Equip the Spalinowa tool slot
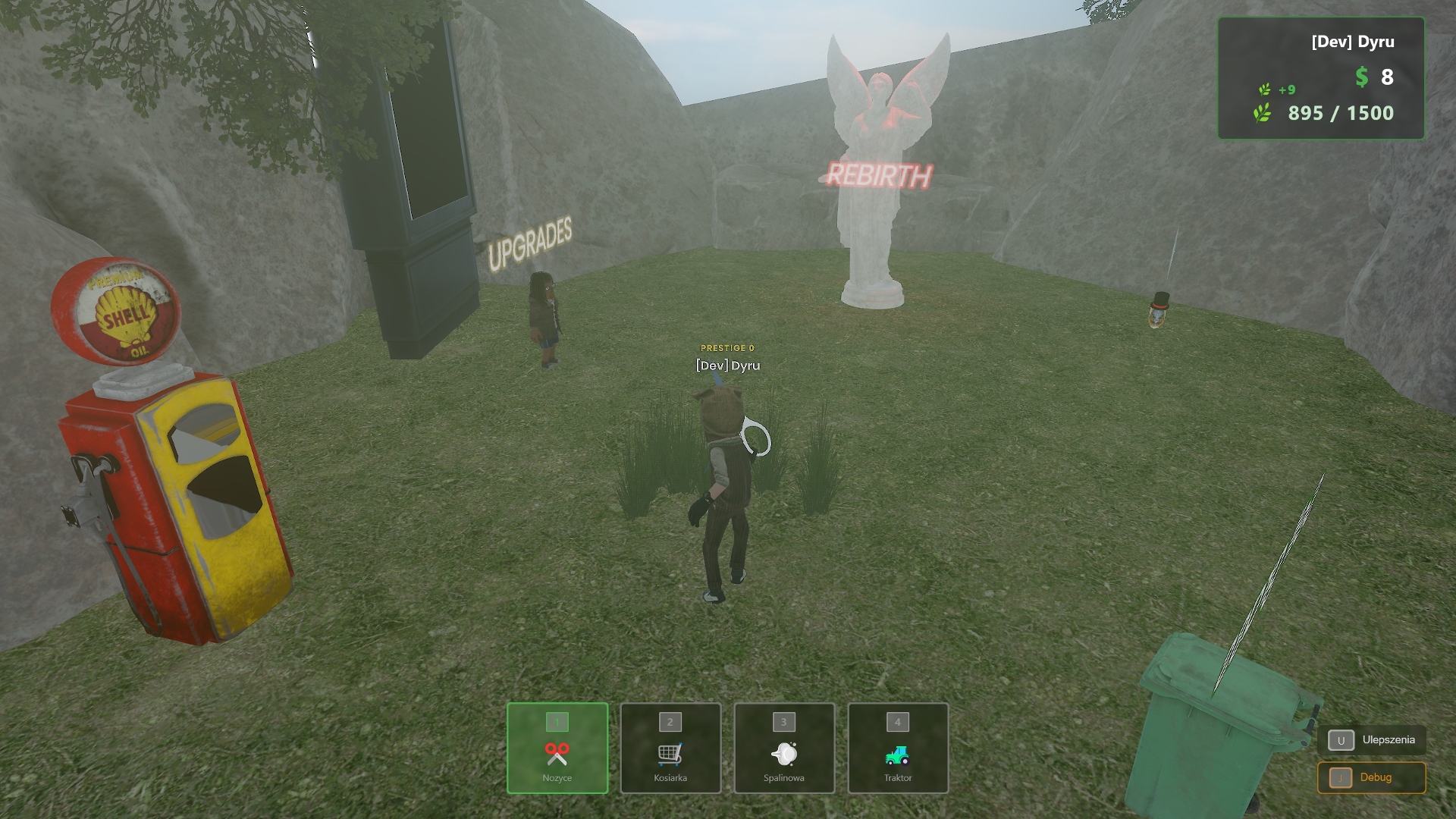The height and width of the screenshot is (819, 1456). [x=784, y=748]
